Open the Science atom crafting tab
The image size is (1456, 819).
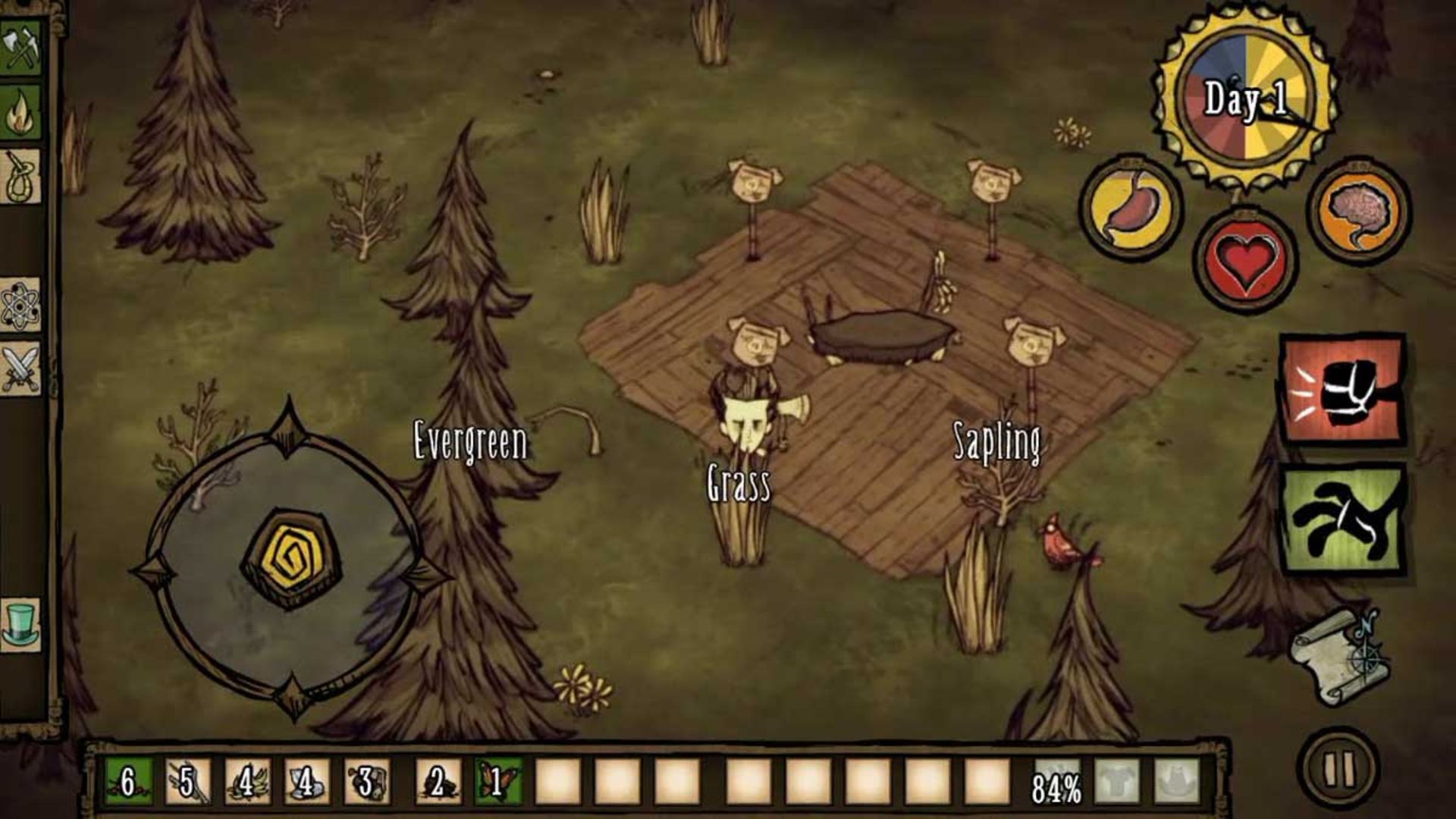(x=21, y=306)
